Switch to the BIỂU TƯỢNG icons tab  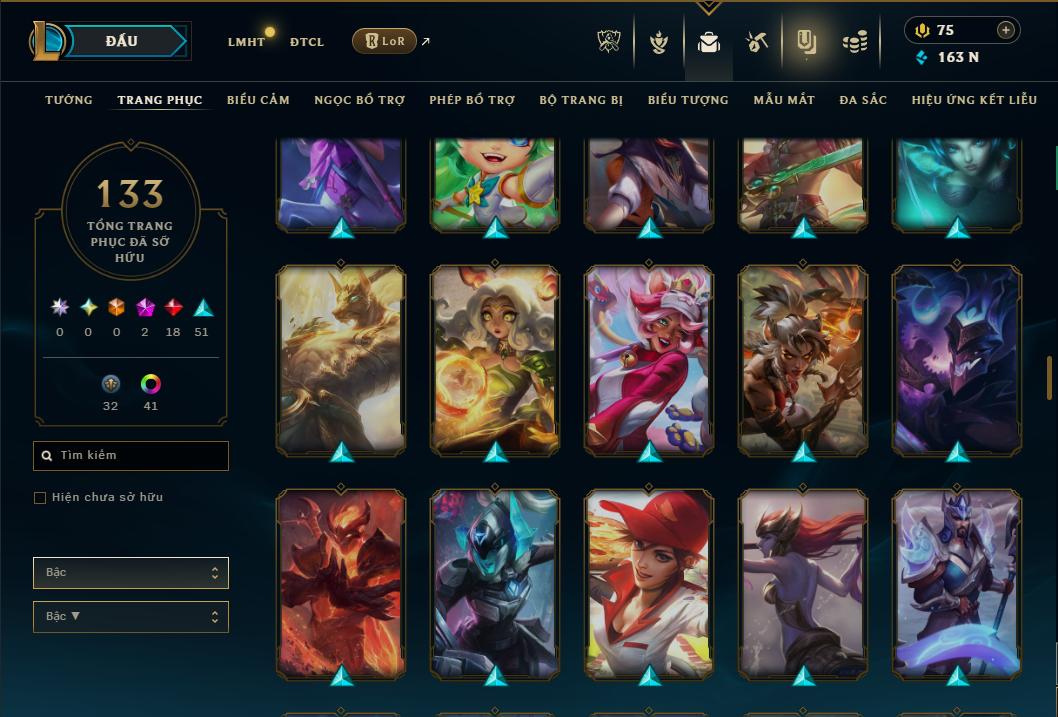(x=688, y=100)
